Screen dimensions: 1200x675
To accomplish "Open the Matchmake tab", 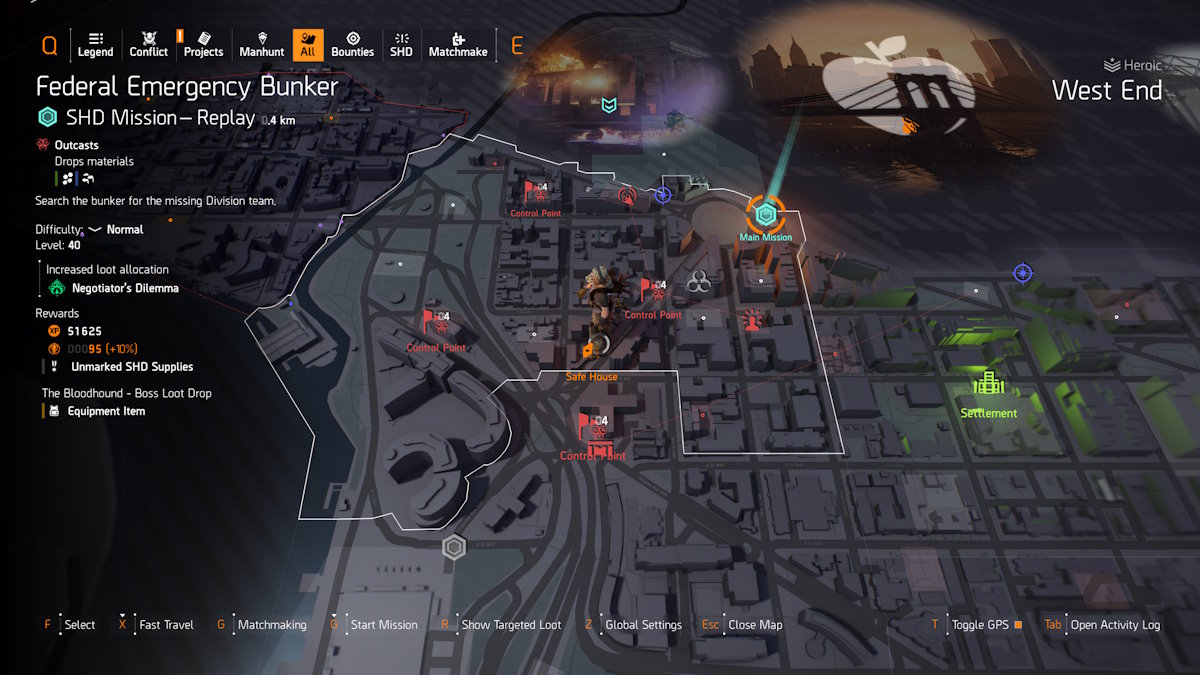I will click(457, 44).
